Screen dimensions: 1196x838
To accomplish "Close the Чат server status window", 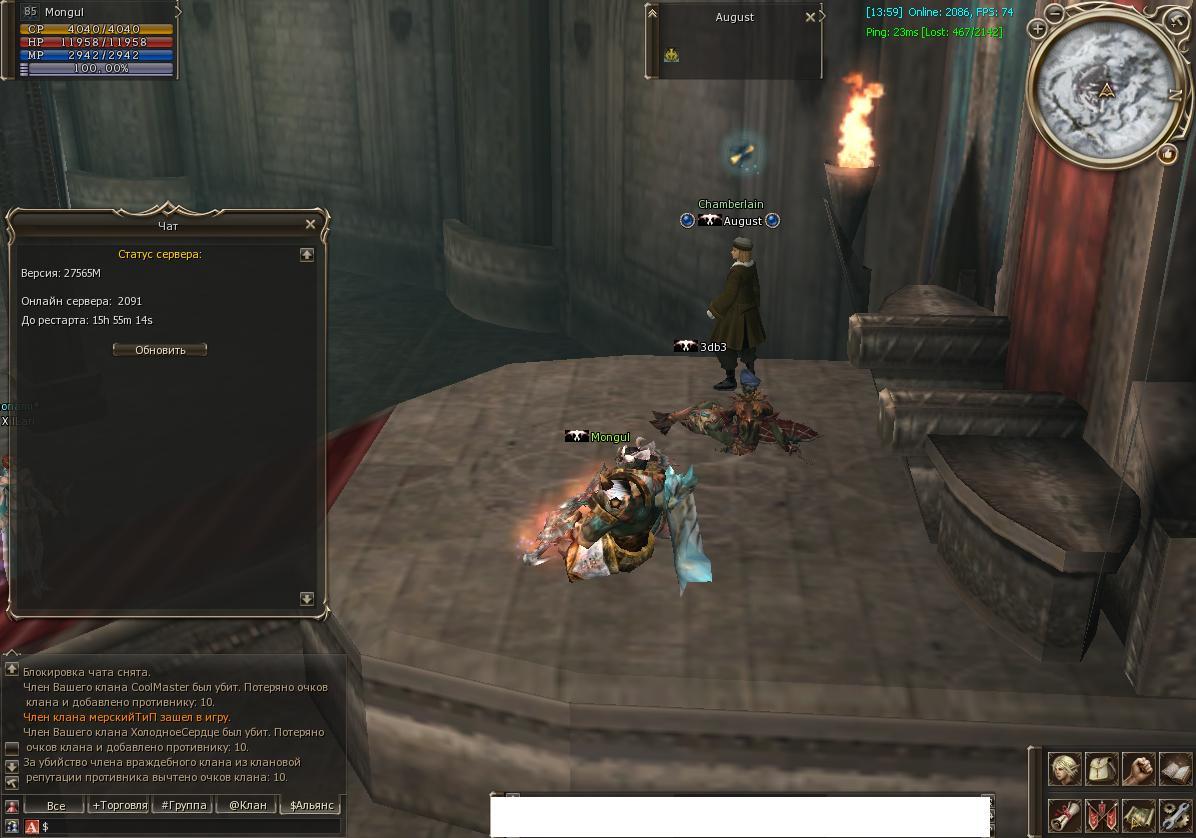I will 310,225.
